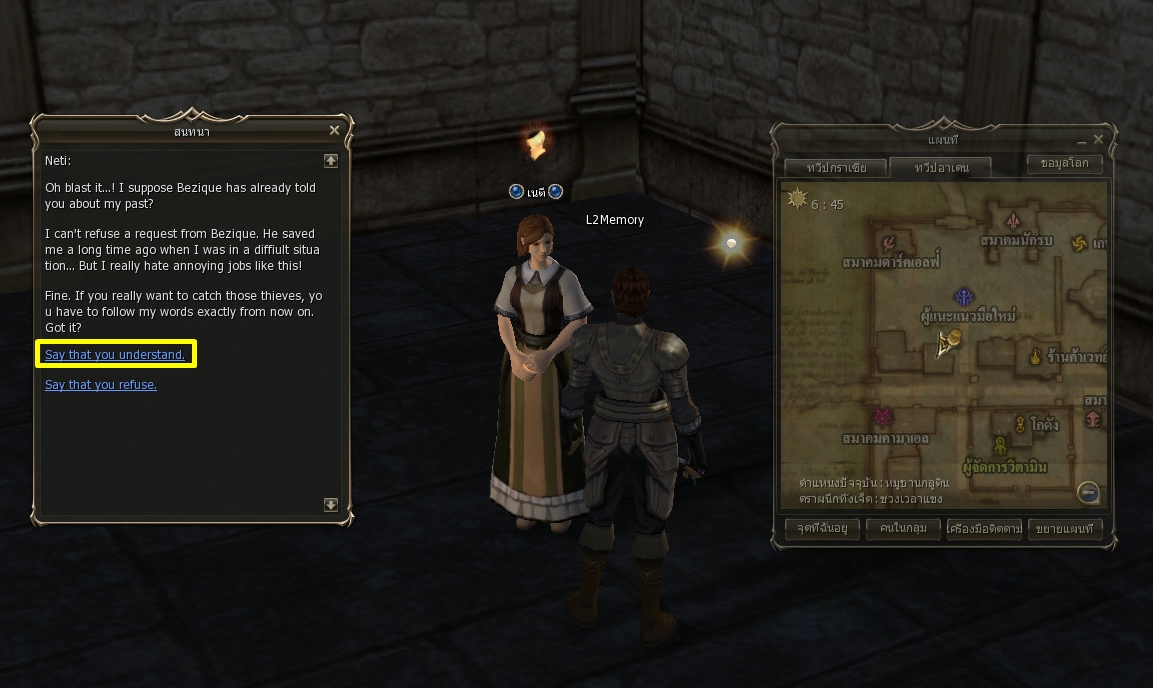
Task: Switch to the ทวีปอาเดน map tab
Action: (940, 167)
